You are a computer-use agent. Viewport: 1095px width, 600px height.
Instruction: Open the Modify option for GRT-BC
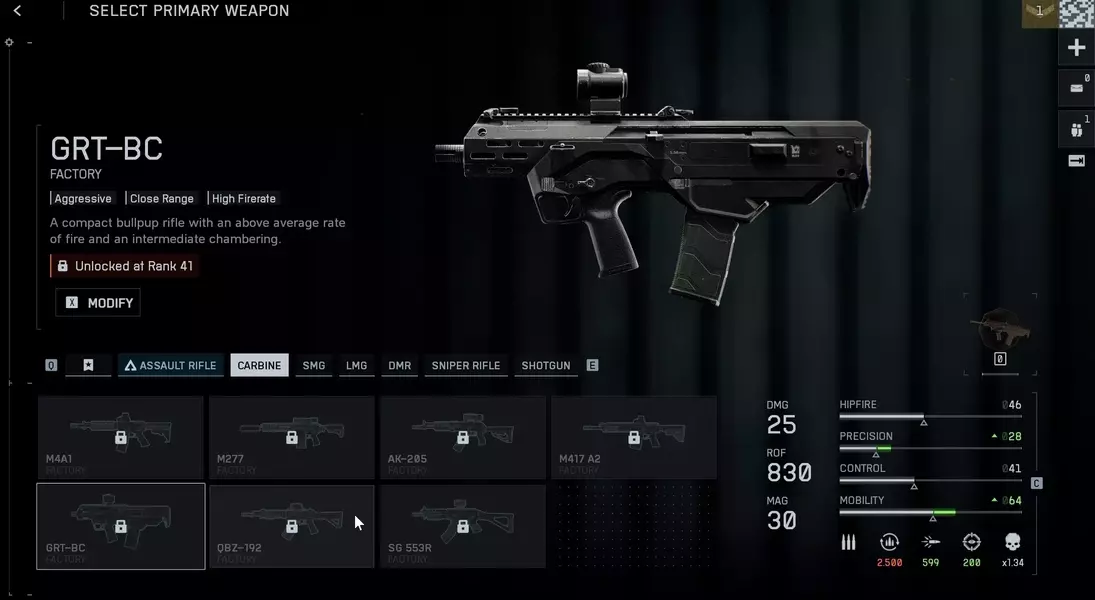[x=98, y=303]
